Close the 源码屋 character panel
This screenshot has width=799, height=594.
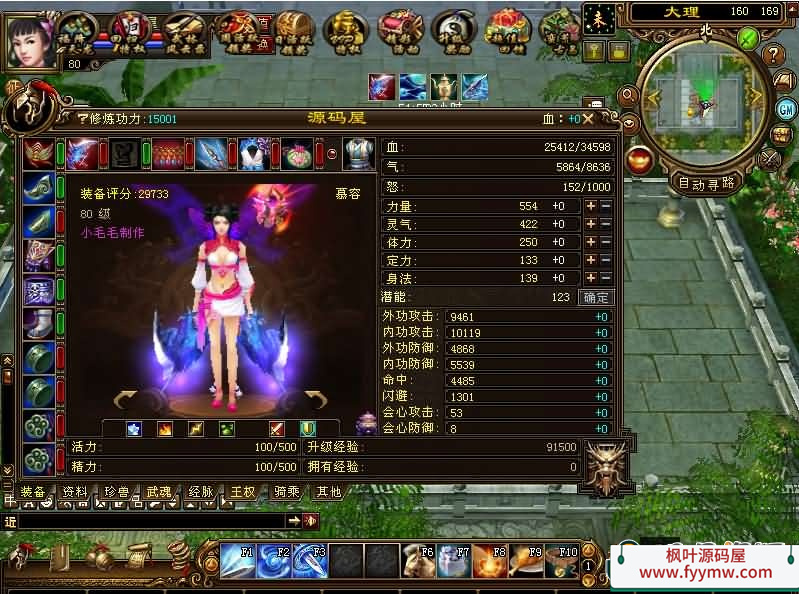point(589,118)
